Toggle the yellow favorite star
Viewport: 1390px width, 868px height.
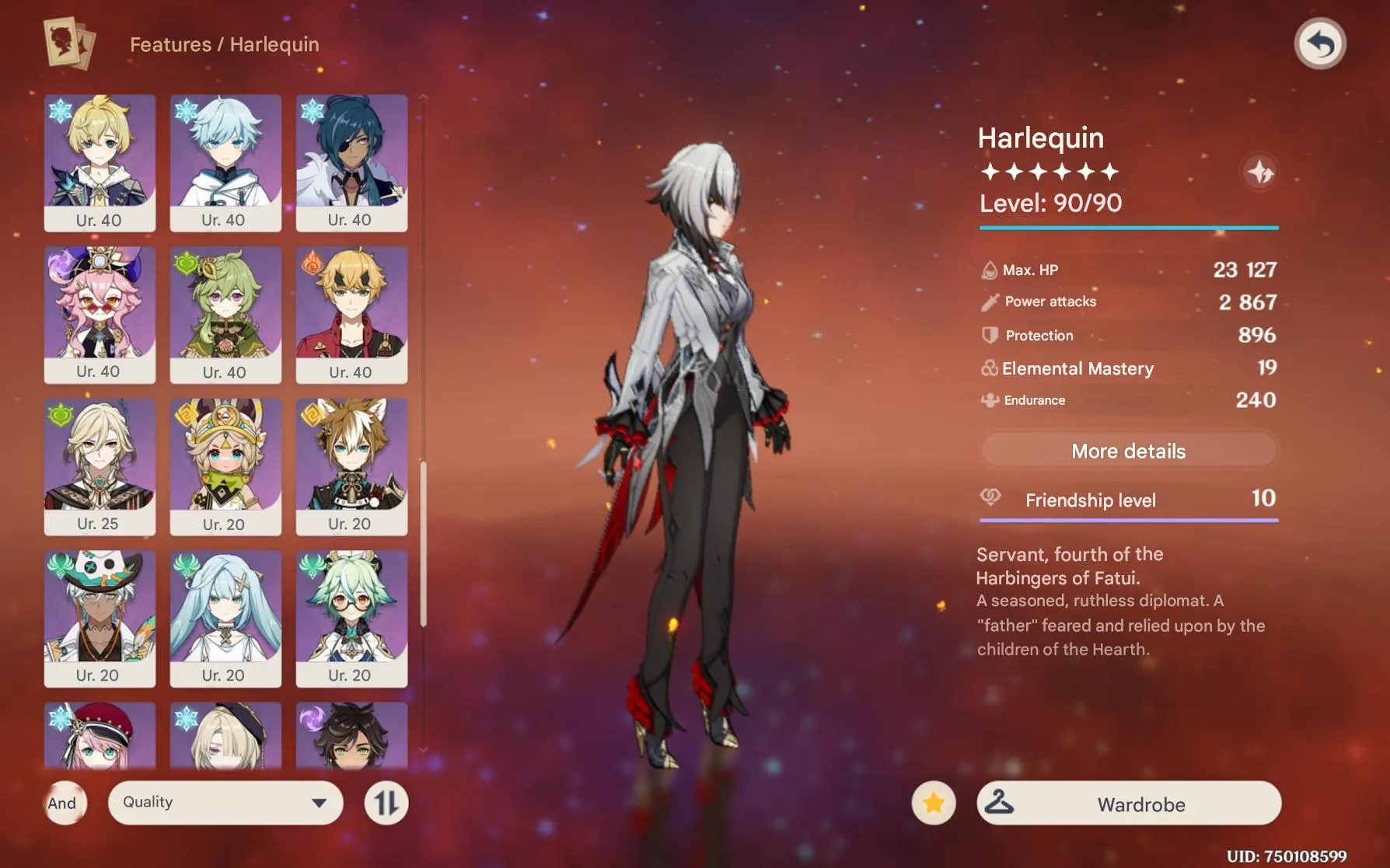click(x=933, y=803)
